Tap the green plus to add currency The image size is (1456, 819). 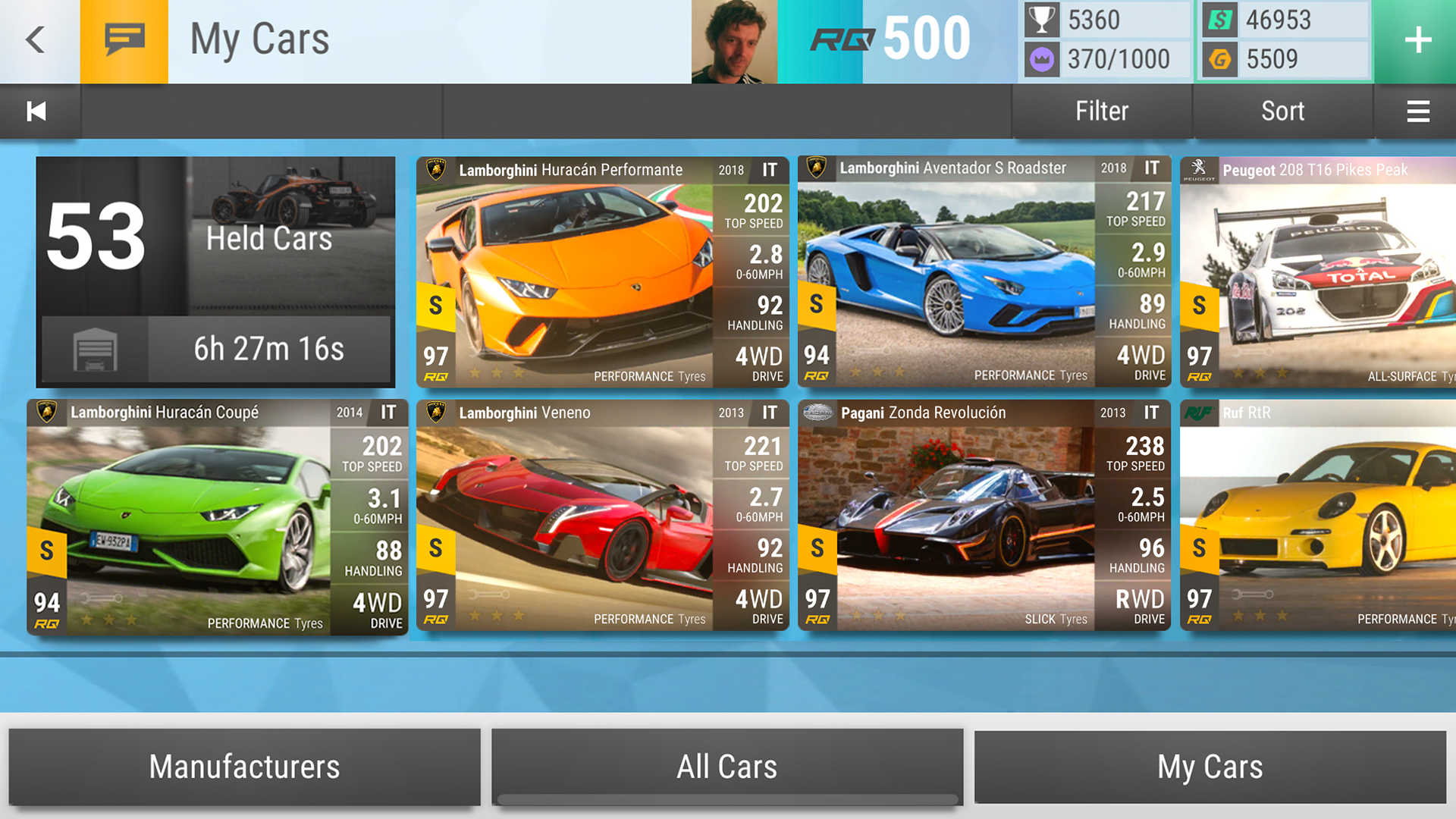point(1417,40)
